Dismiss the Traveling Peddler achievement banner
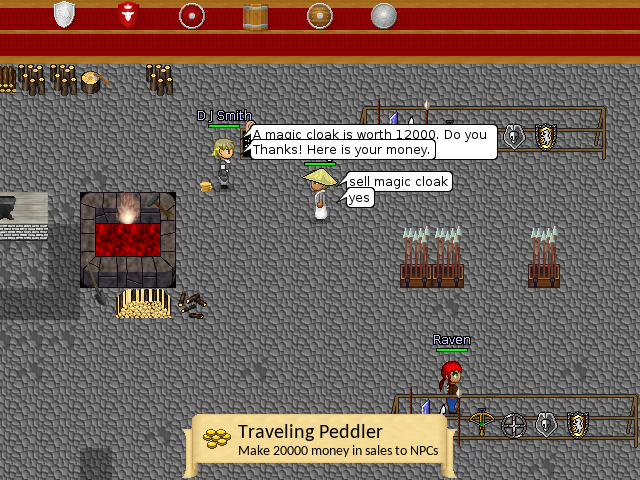The image size is (640, 480). (x=320, y=441)
